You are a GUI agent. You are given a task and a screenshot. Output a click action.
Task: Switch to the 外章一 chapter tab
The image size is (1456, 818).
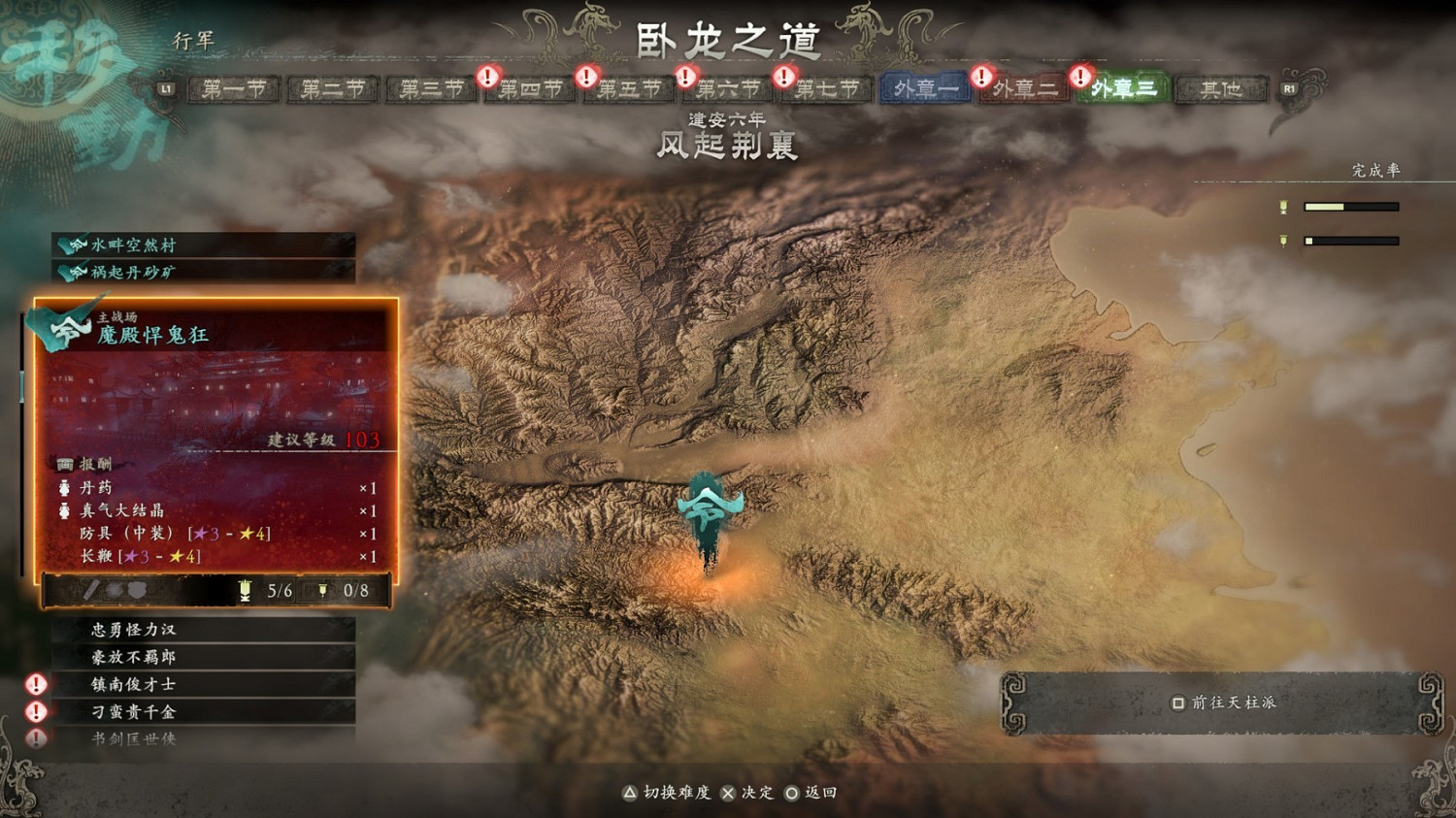(923, 88)
